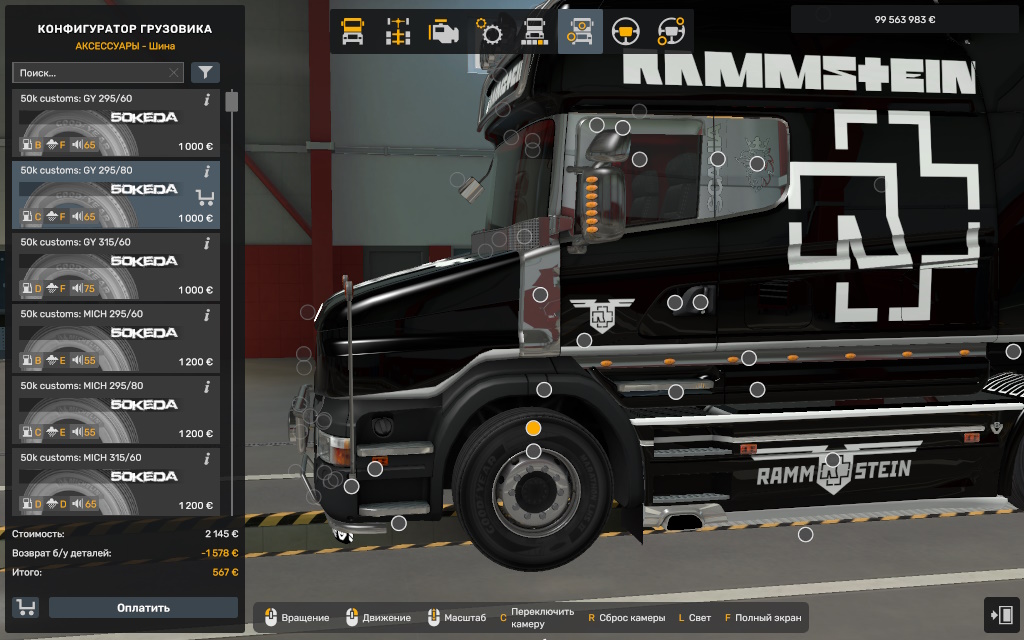
Task: Select the orange front wheel accessory node
Action: (534, 428)
